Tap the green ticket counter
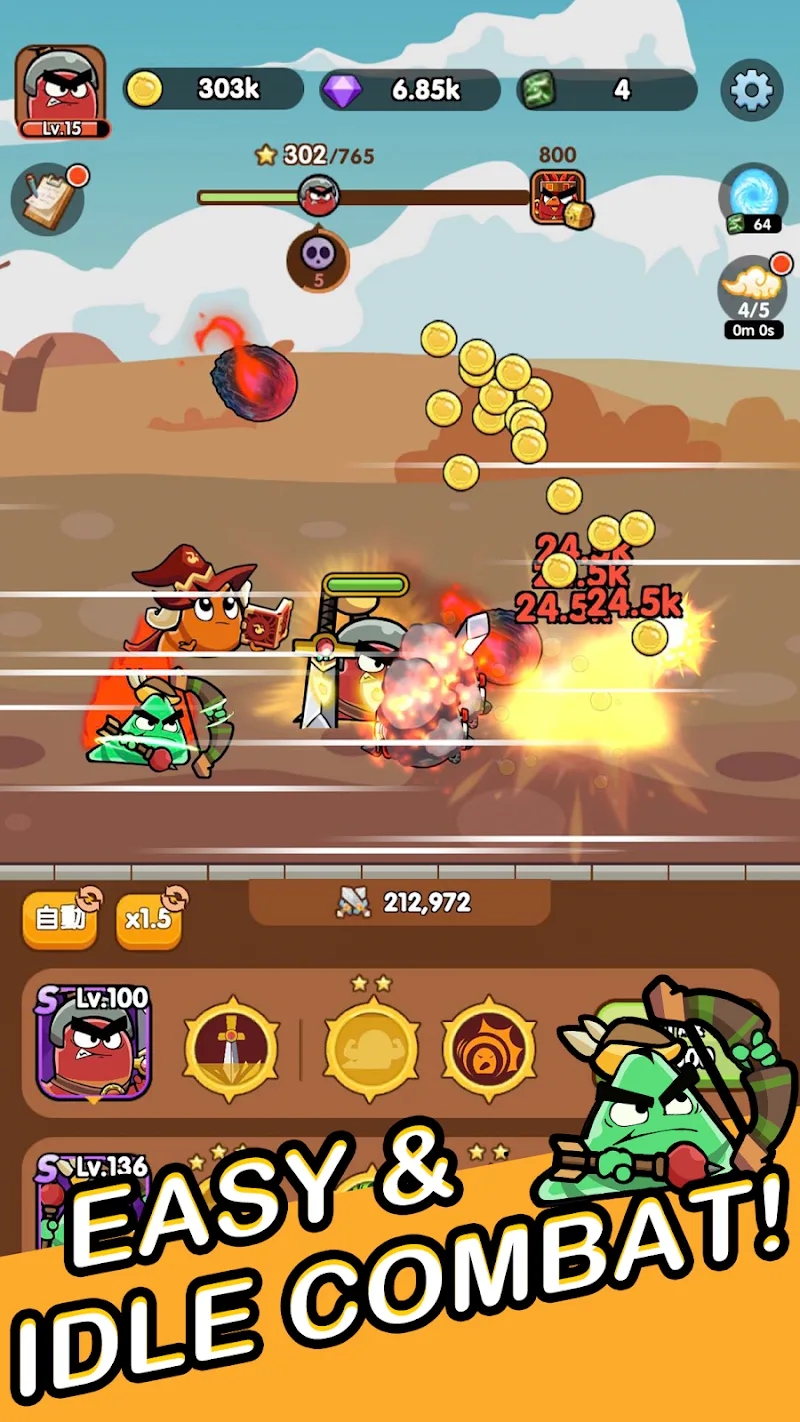The image size is (800, 1422). (607, 89)
